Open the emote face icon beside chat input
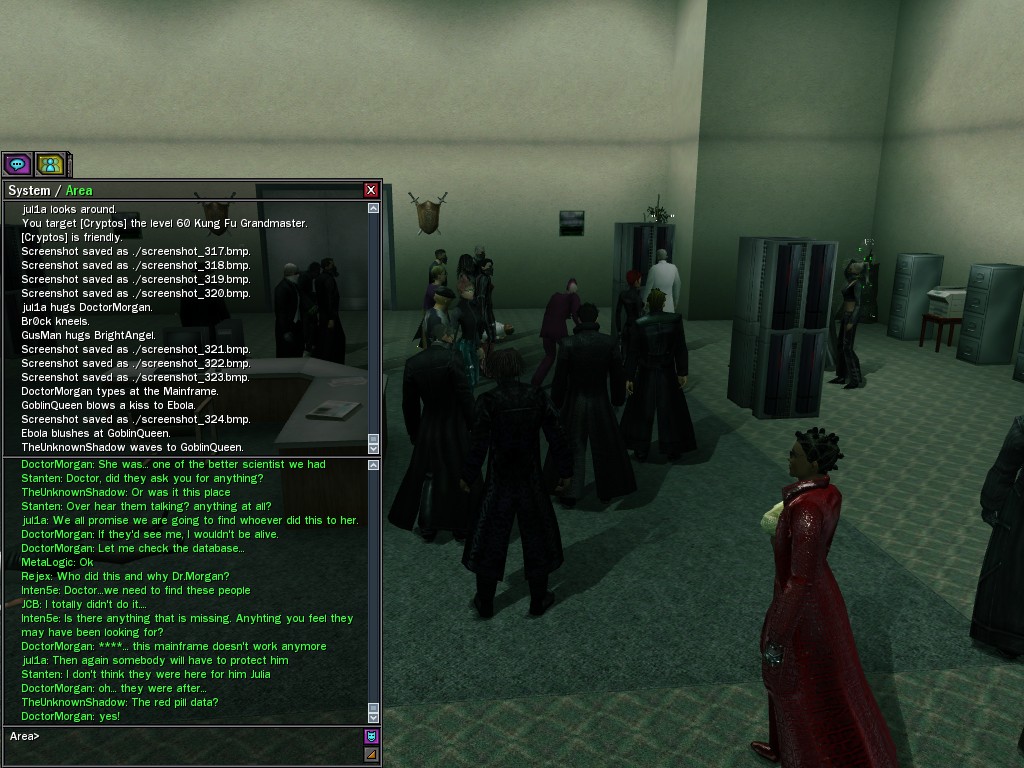 tap(371, 737)
